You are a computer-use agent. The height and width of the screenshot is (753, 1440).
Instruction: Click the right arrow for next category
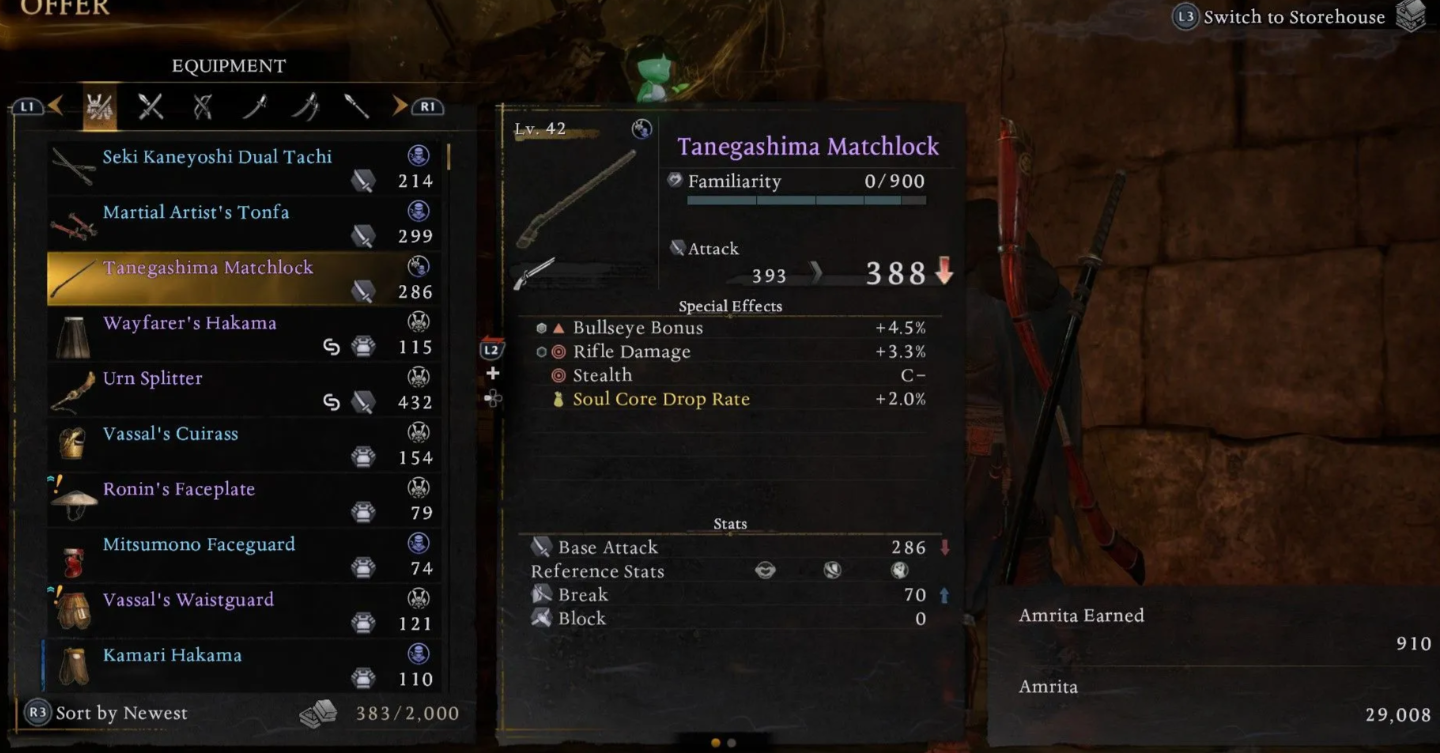pyautogui.click(x=401, y=106)
